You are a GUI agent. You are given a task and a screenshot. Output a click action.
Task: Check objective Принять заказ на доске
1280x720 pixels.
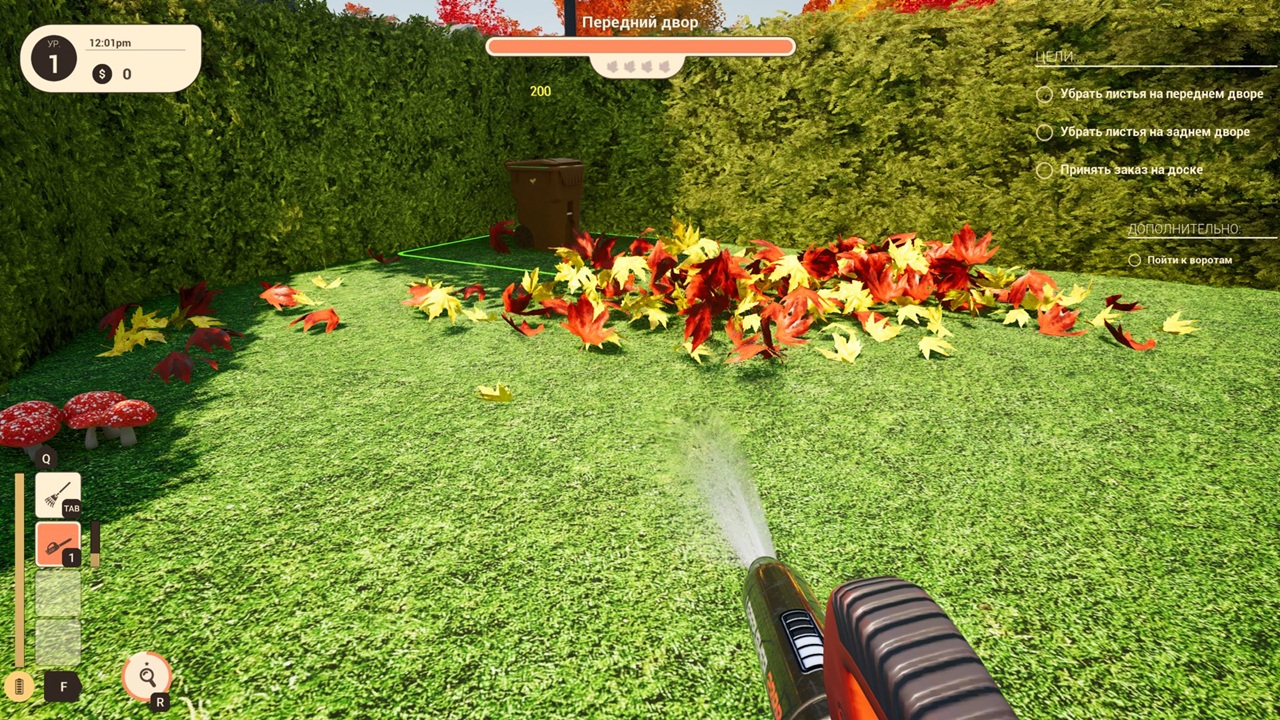[1044, 170]
